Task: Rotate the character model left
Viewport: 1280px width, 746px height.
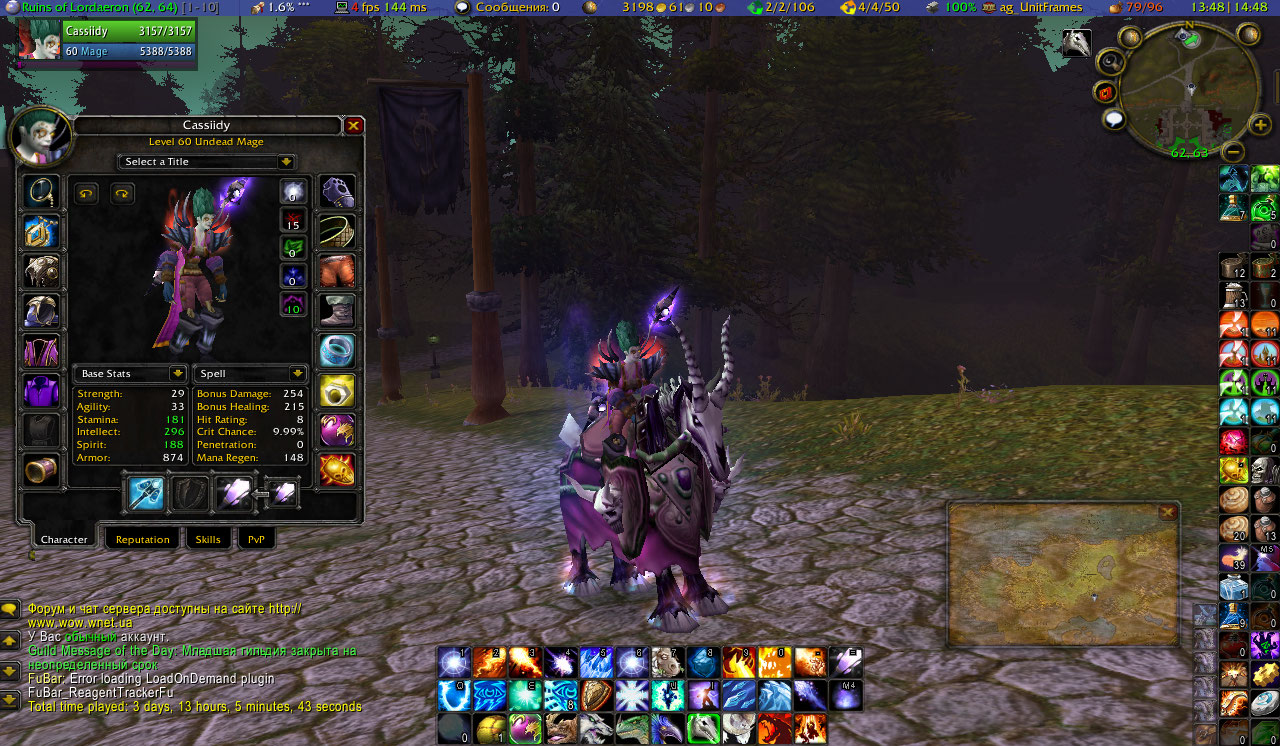Action: click(87, 194)
